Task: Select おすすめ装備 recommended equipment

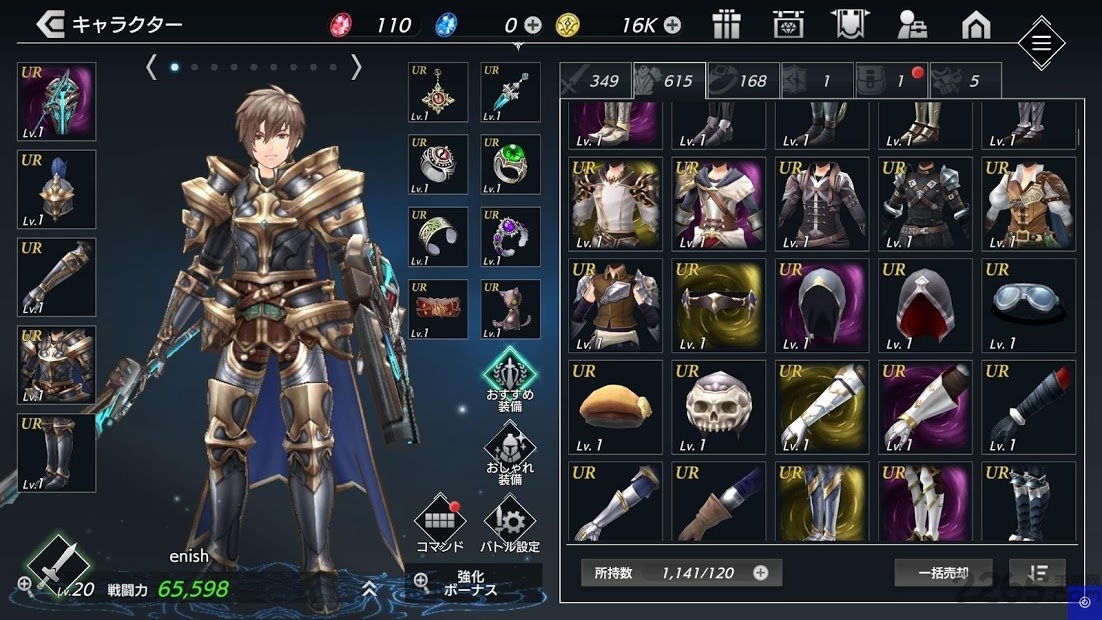Action: (x=510, y=377)
